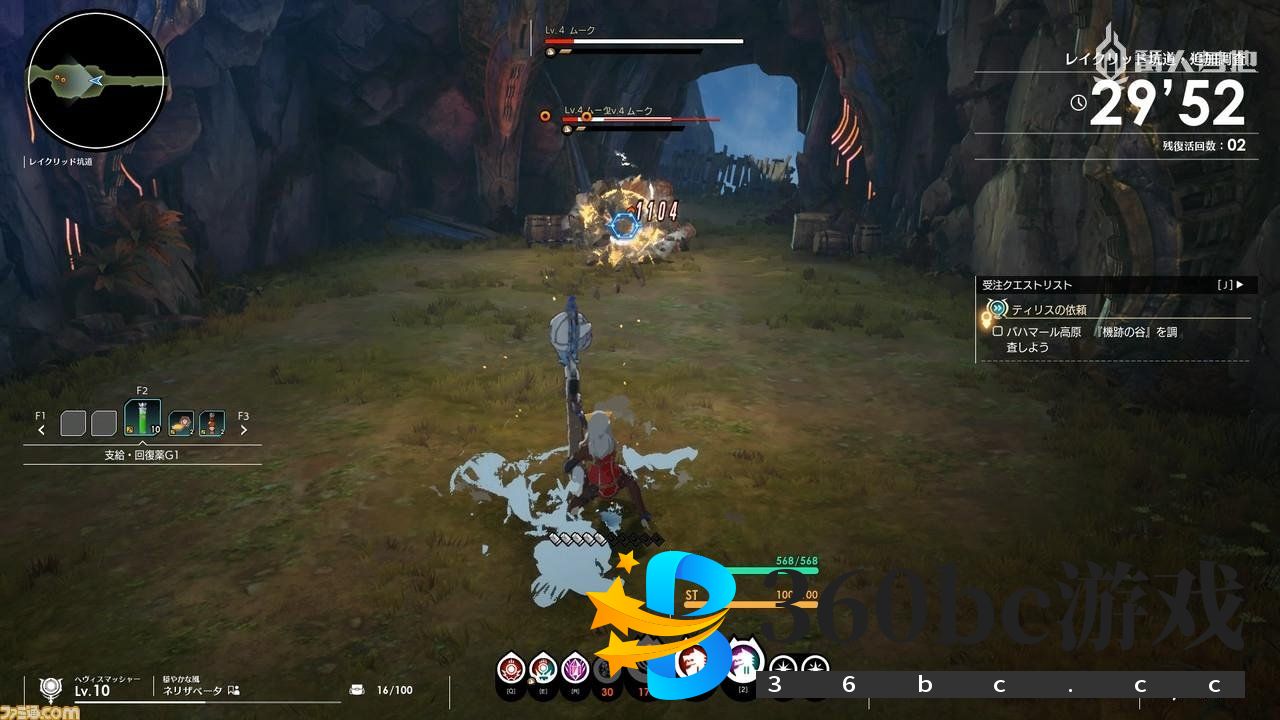Image resolution: width=1280 pixels, height=720 pixels.
Task: Open the ティリスの依頼 quest entry
Action: 1048,310
